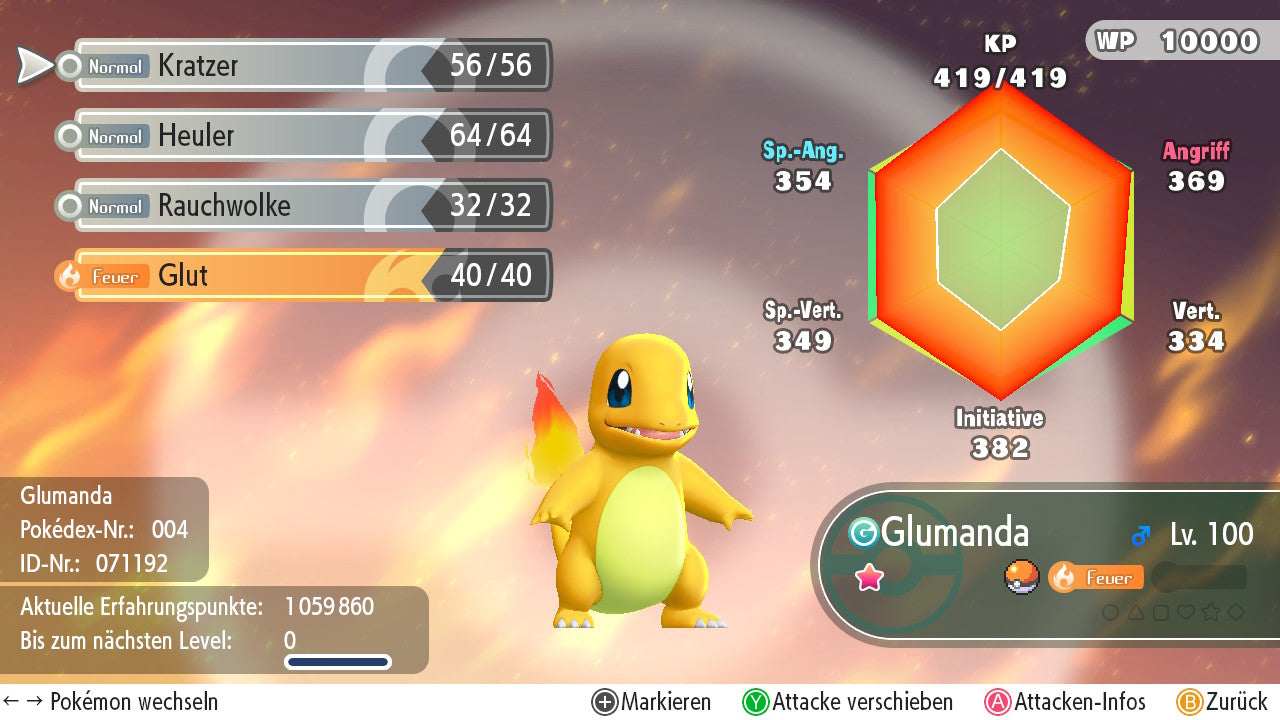Click the Markieren option
Image resolution: width=1280 pixels, height=720 pixels.
click(x=652, y=702)
